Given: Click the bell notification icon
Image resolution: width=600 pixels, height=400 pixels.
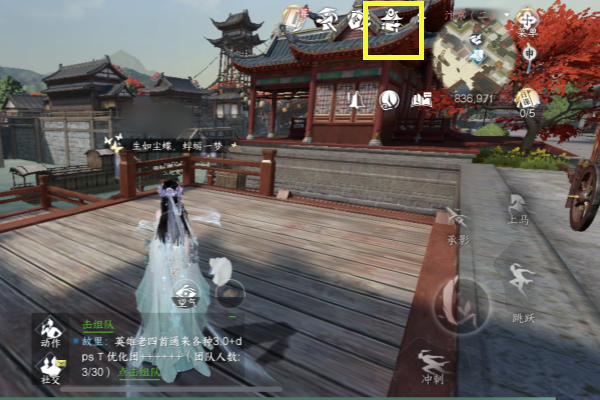Looking at the screenshot, I should click(x=354, y=100).
